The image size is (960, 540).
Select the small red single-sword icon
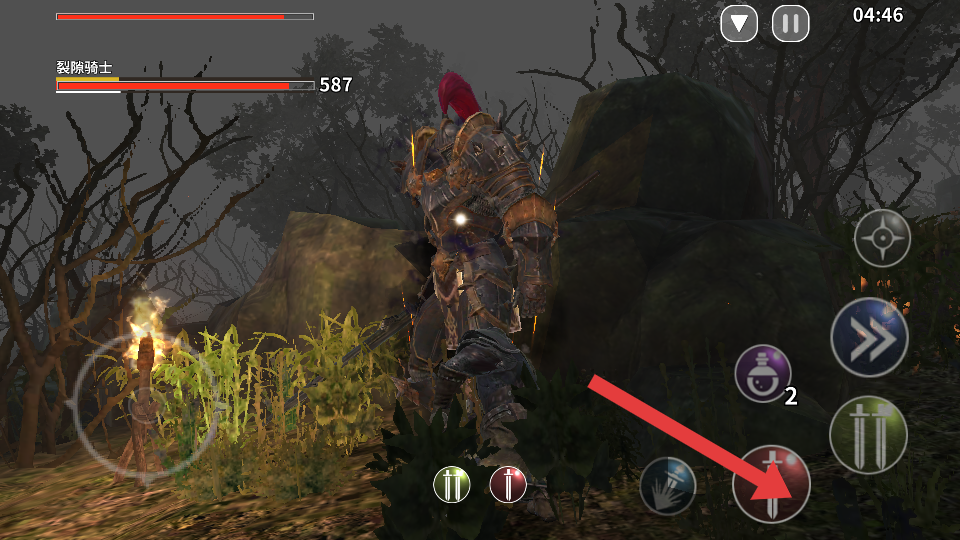click(x=508, y=485)
